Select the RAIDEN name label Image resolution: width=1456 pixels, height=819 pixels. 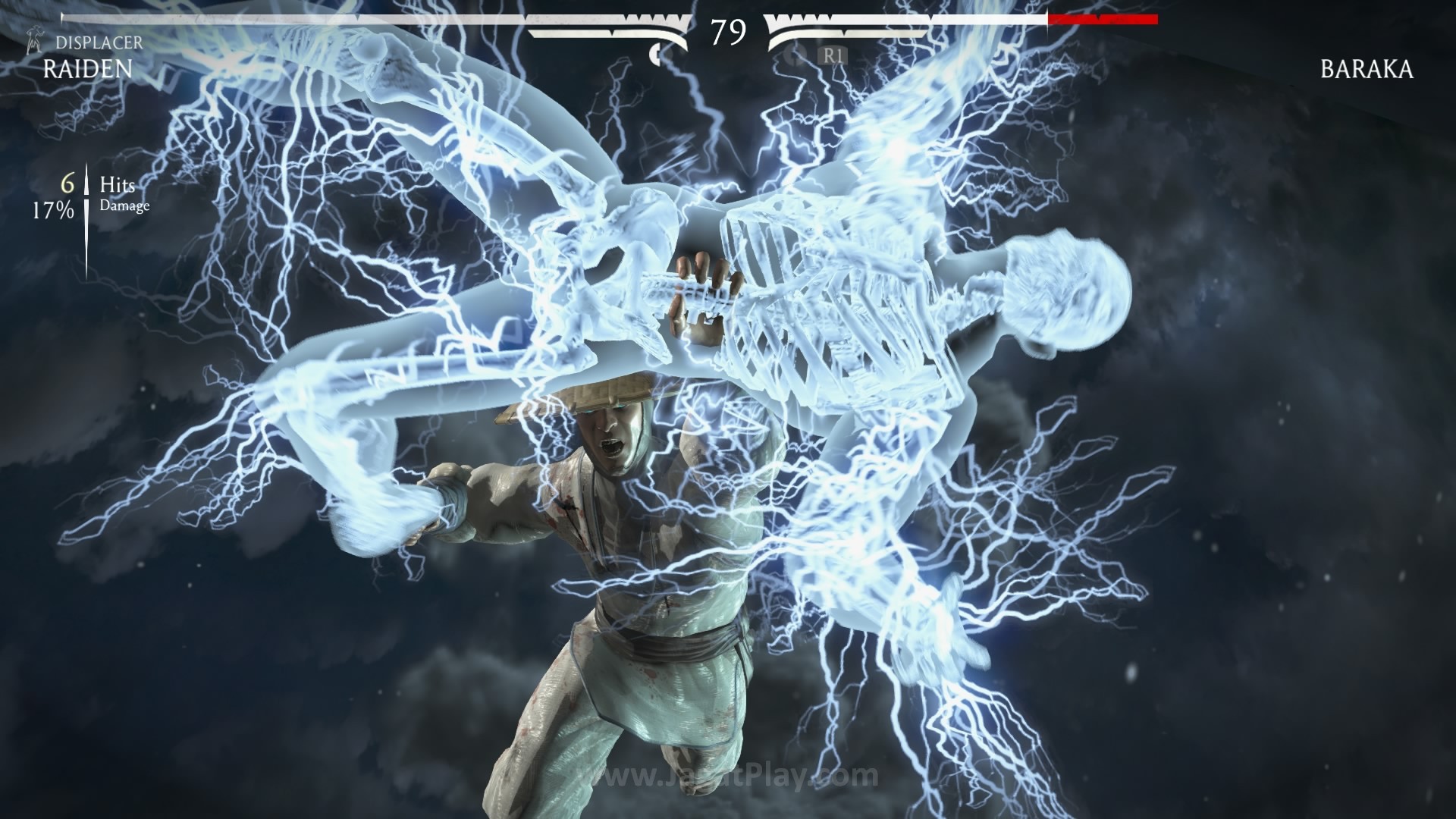coord(86,71)
